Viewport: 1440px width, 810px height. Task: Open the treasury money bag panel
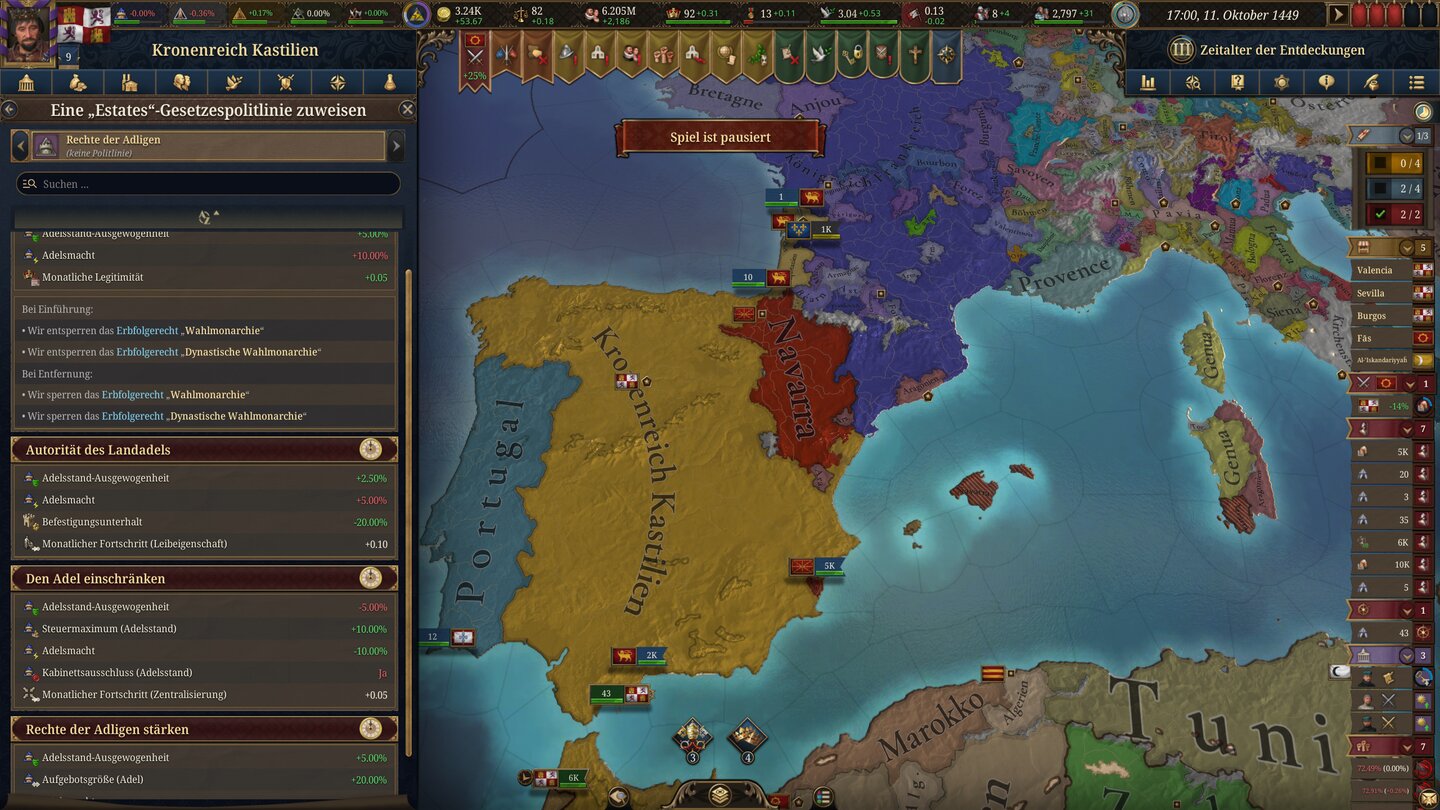(78, 82)
